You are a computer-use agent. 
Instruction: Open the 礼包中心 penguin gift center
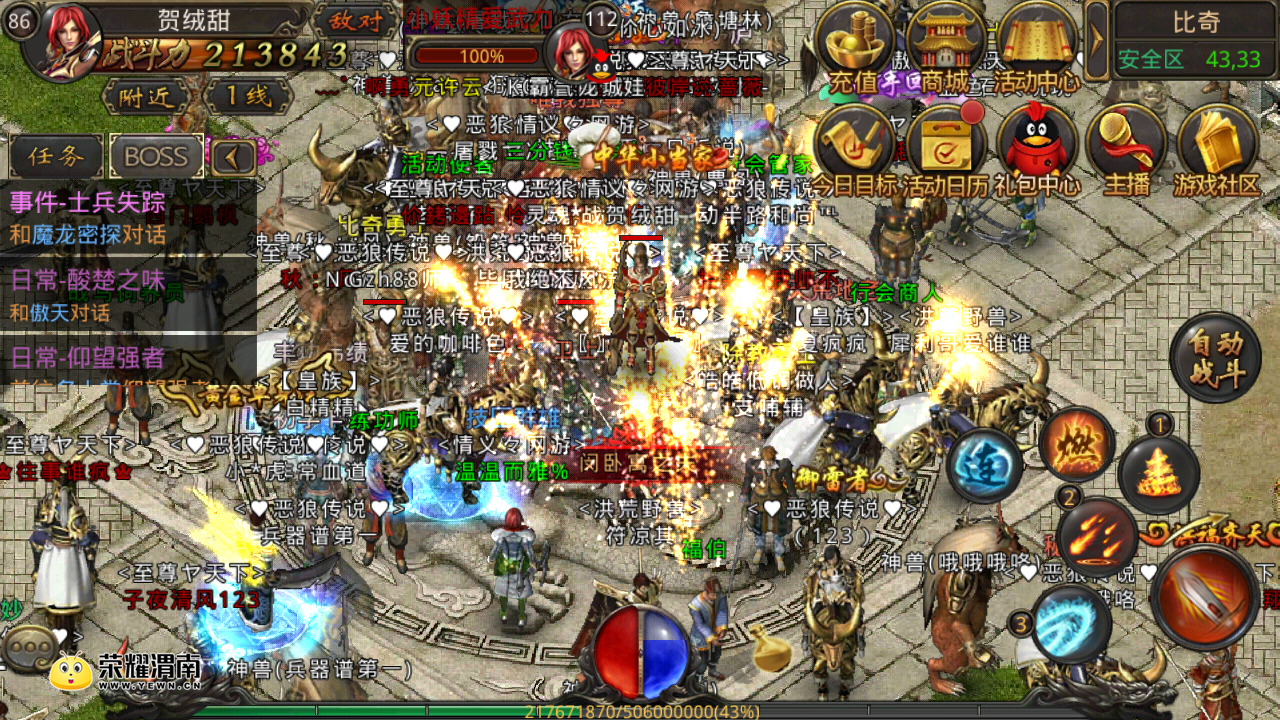click(x=1037, y=150)
